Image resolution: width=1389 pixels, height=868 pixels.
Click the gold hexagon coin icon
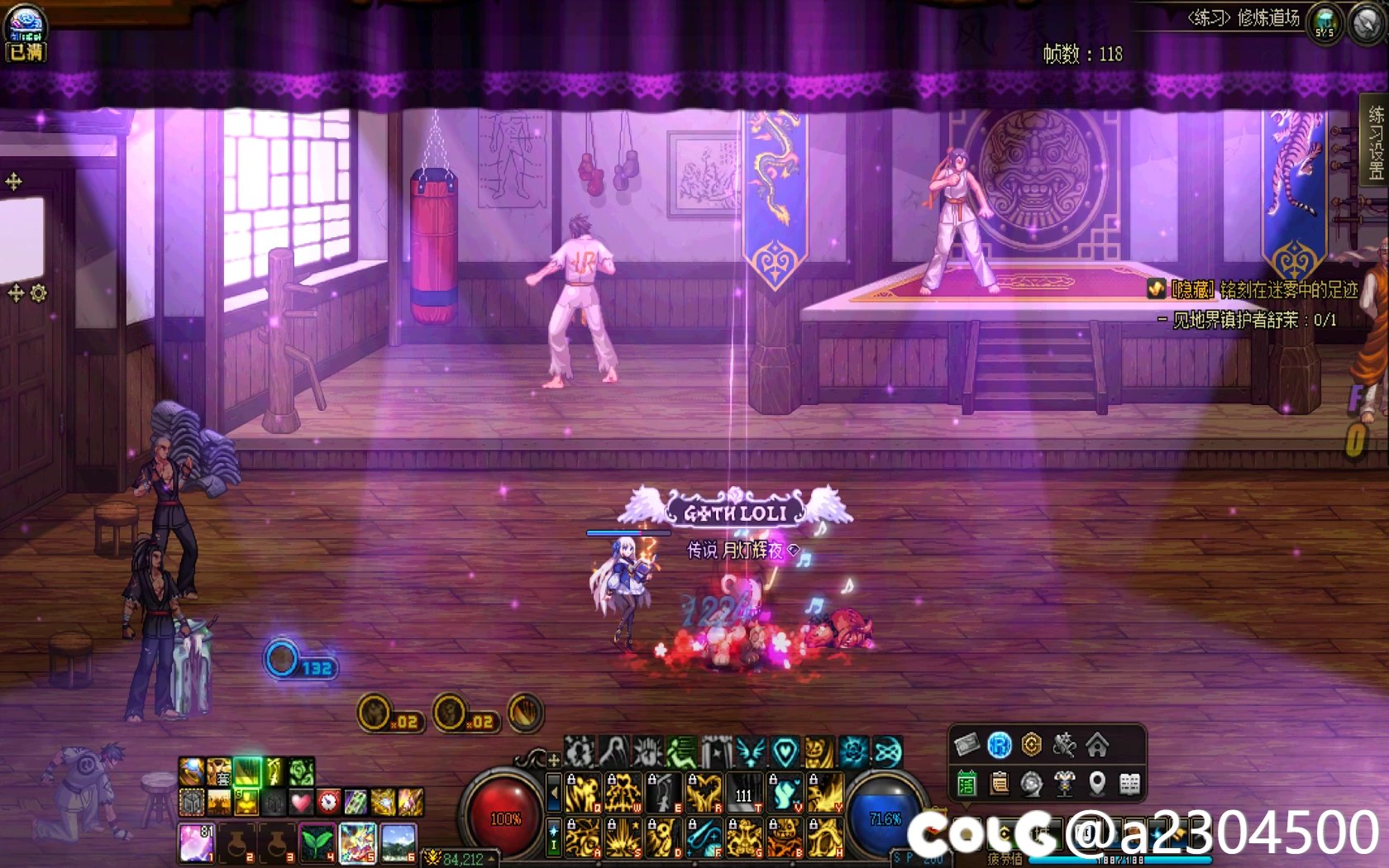1031,746
